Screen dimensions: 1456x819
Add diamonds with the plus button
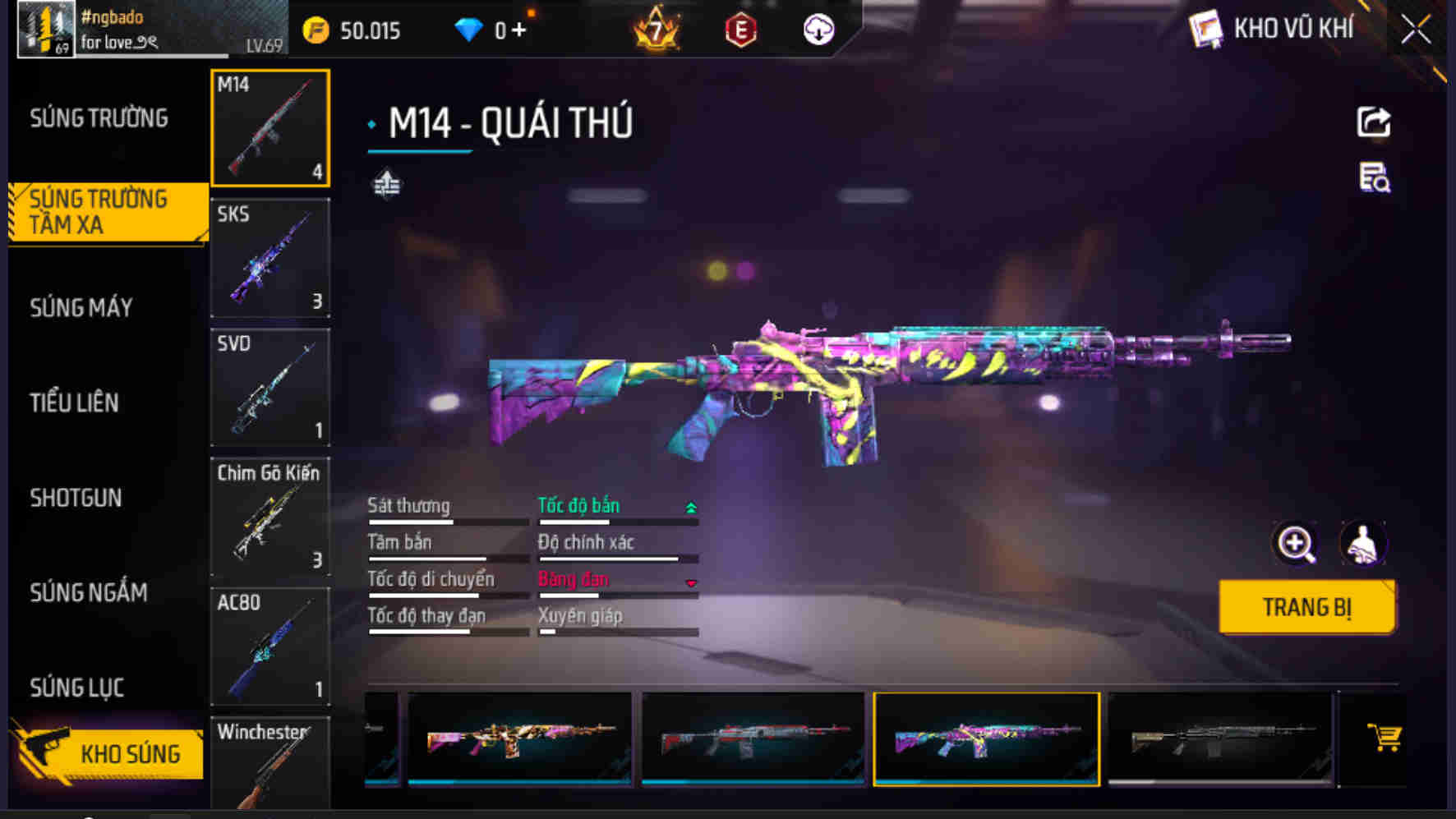(x=518, y=30)
